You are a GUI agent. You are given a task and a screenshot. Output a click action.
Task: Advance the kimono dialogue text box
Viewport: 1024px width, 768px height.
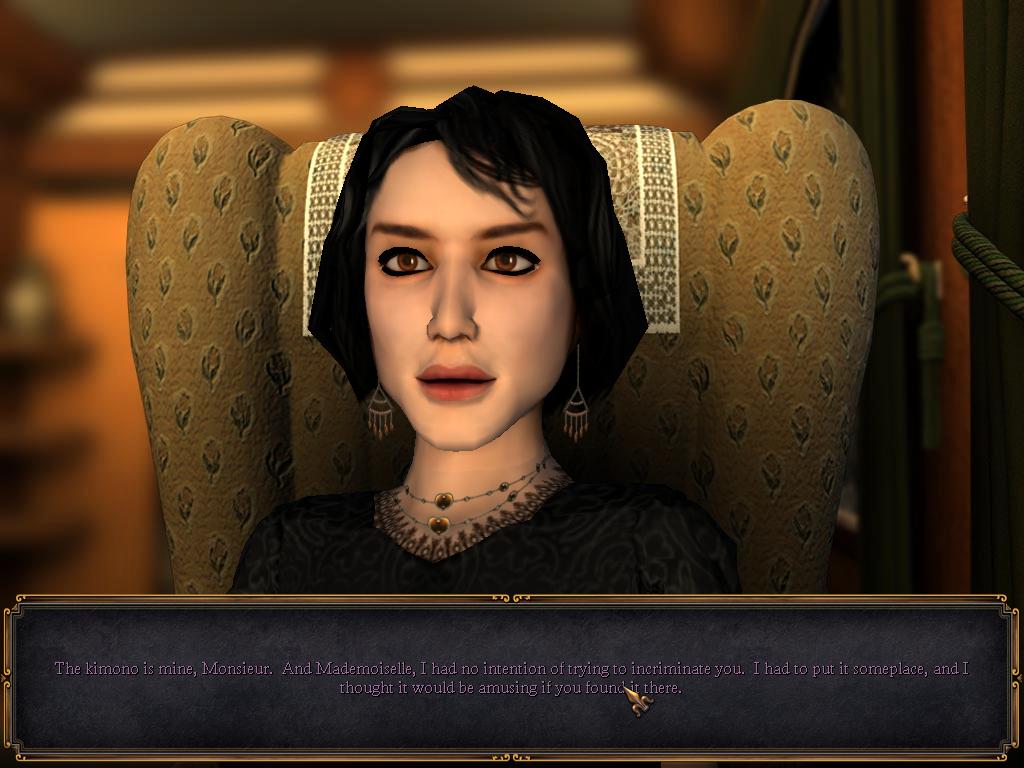511,677
